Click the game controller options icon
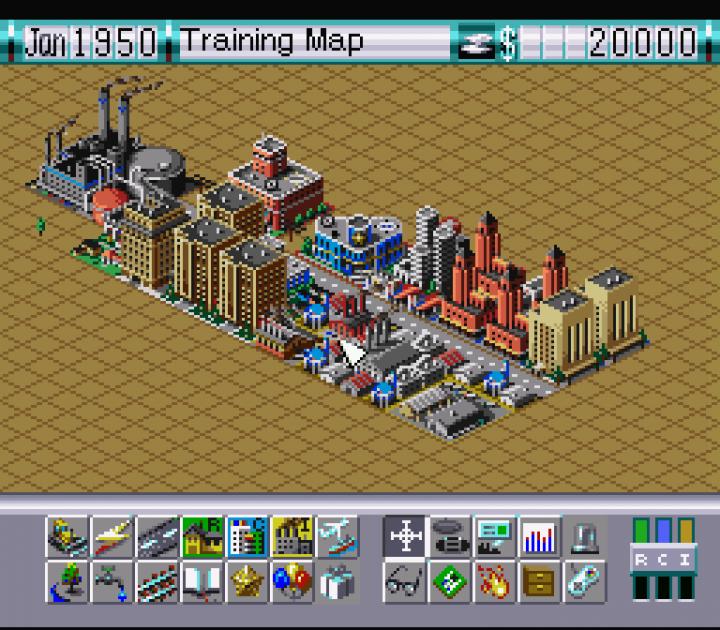The width and height of the screenshot is (720, 630). tap(450, 537)
